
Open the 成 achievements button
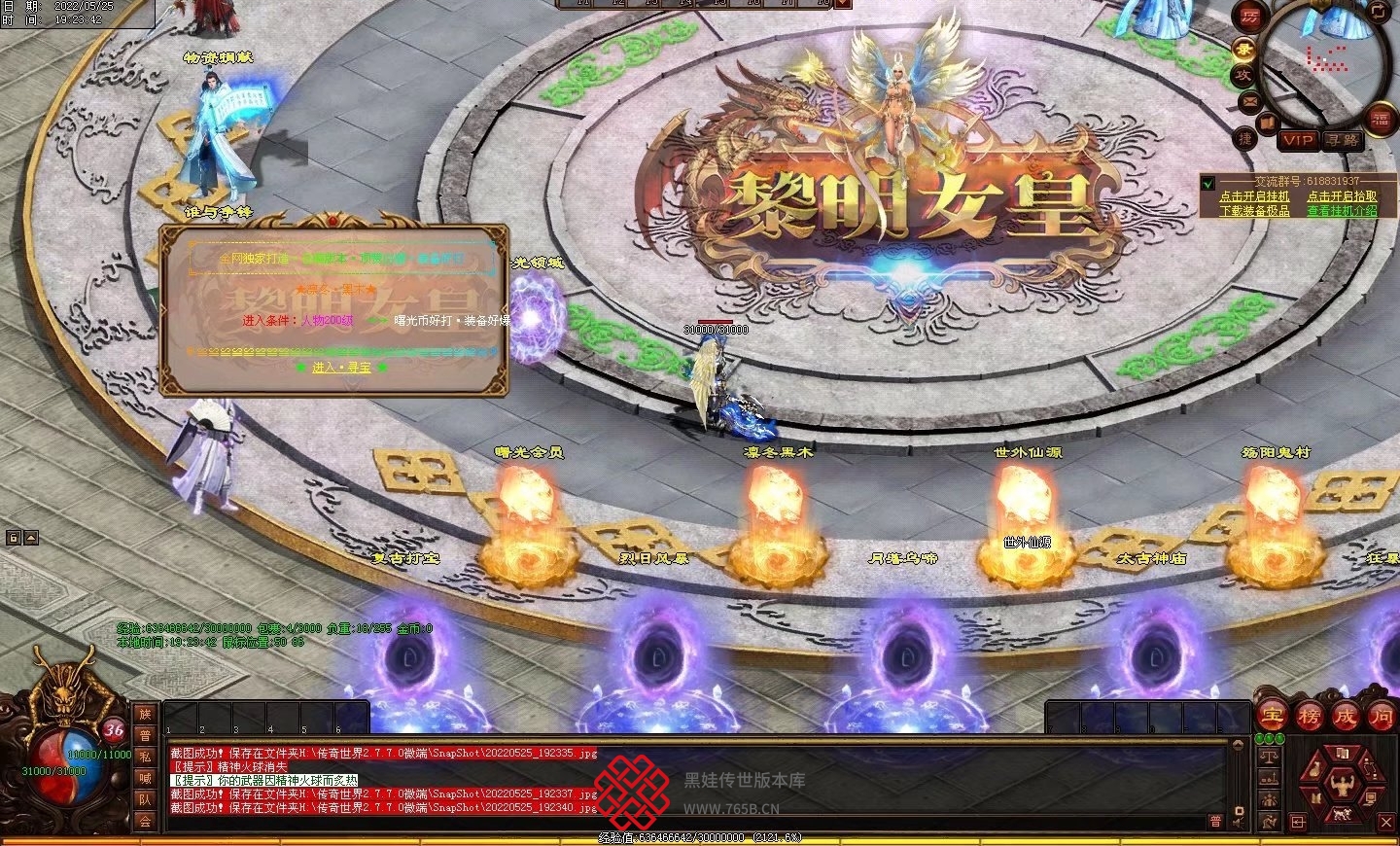click(1345, 717)
